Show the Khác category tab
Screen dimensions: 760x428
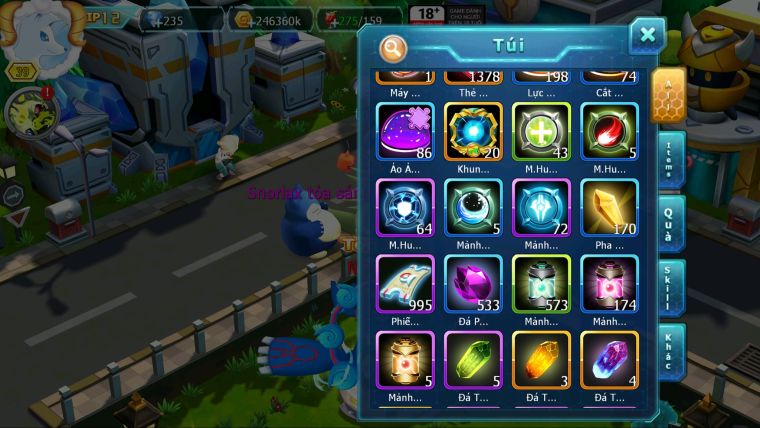(669, 351)
